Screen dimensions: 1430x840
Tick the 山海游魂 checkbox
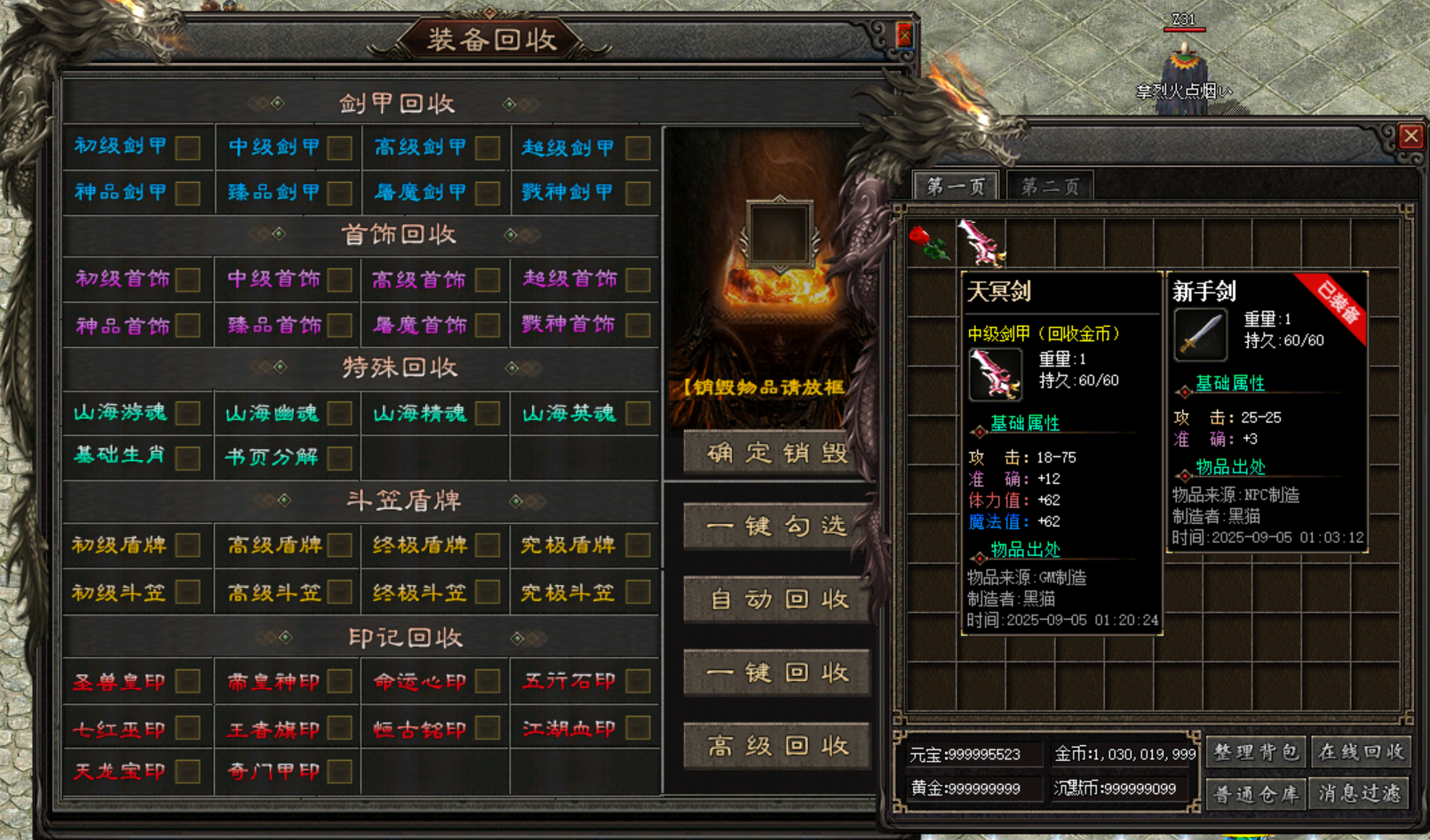point(187,413)
